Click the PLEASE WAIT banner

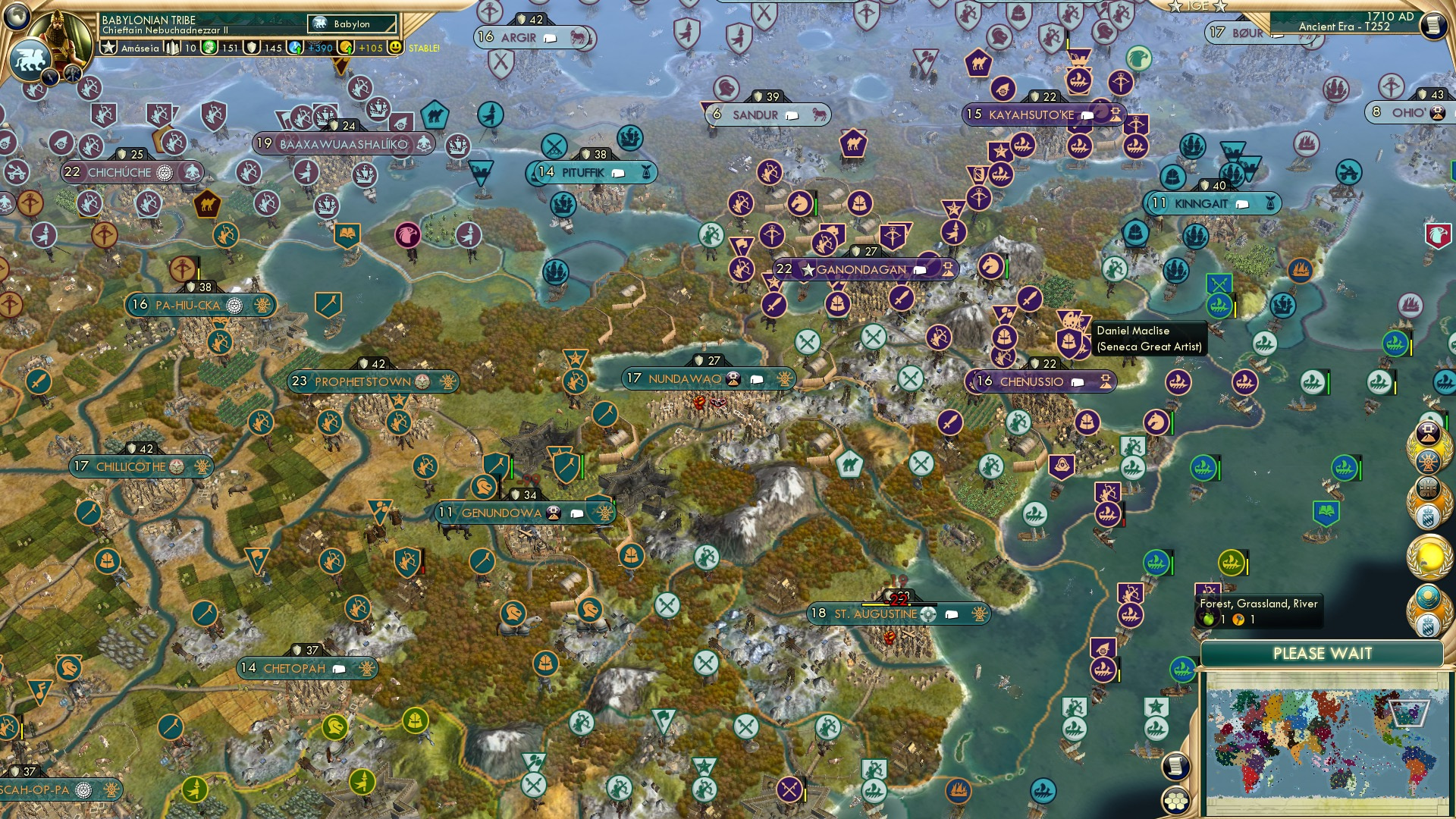coord(1324,652)
